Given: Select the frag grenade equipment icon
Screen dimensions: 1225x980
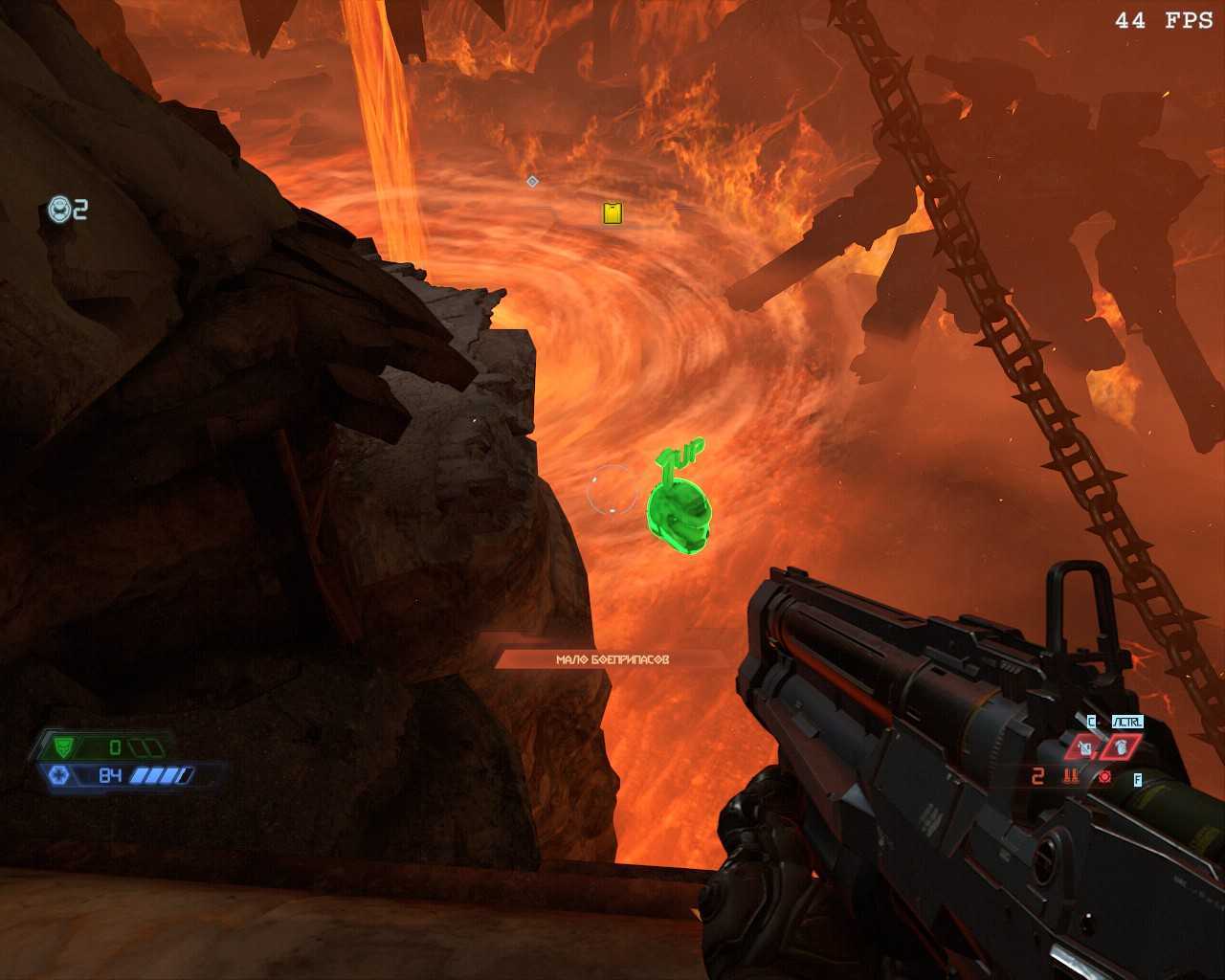Looking at the screenshot, I should [x=1121, y=746].
